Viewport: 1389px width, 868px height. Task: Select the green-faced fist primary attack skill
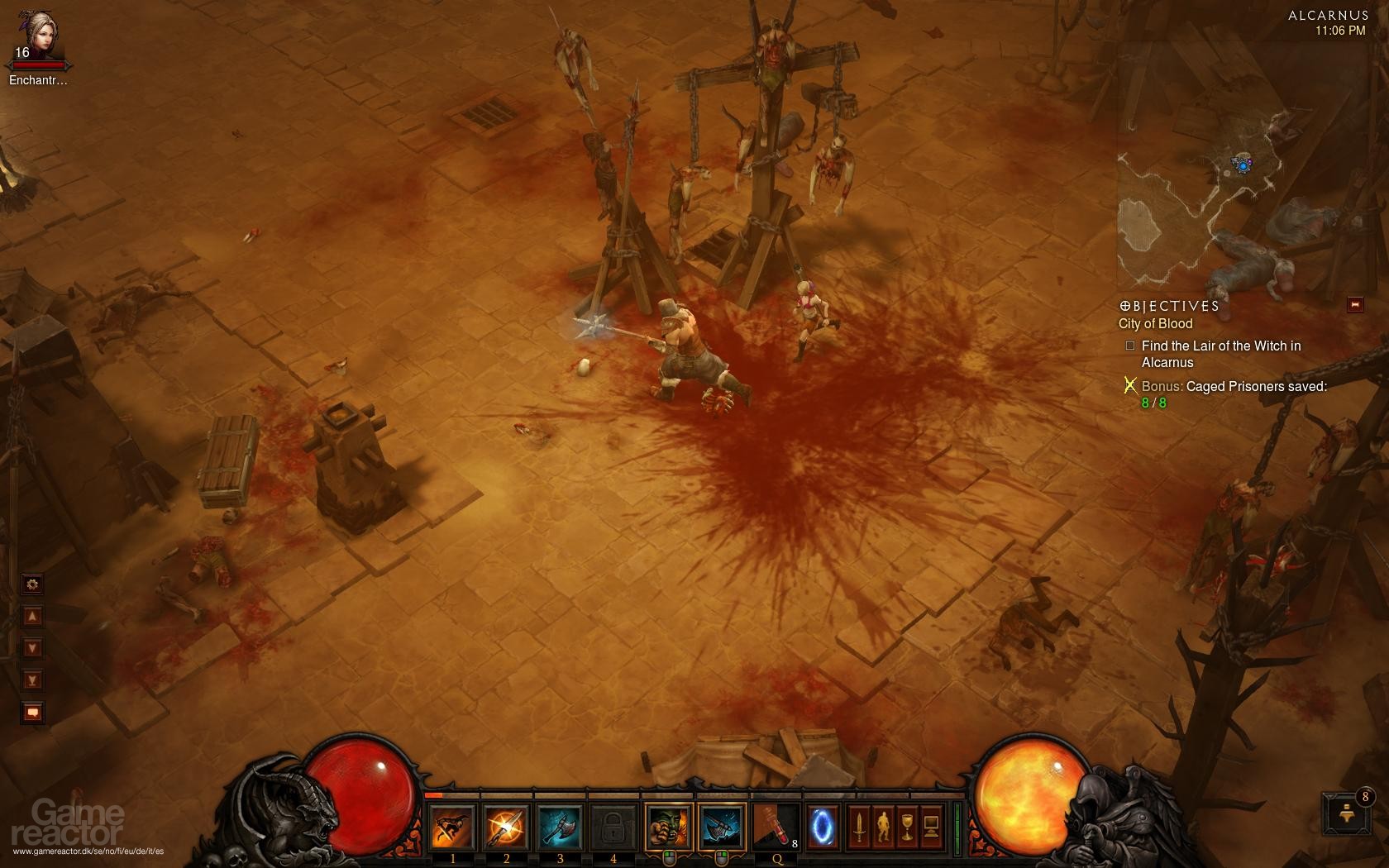click(668, 827)
